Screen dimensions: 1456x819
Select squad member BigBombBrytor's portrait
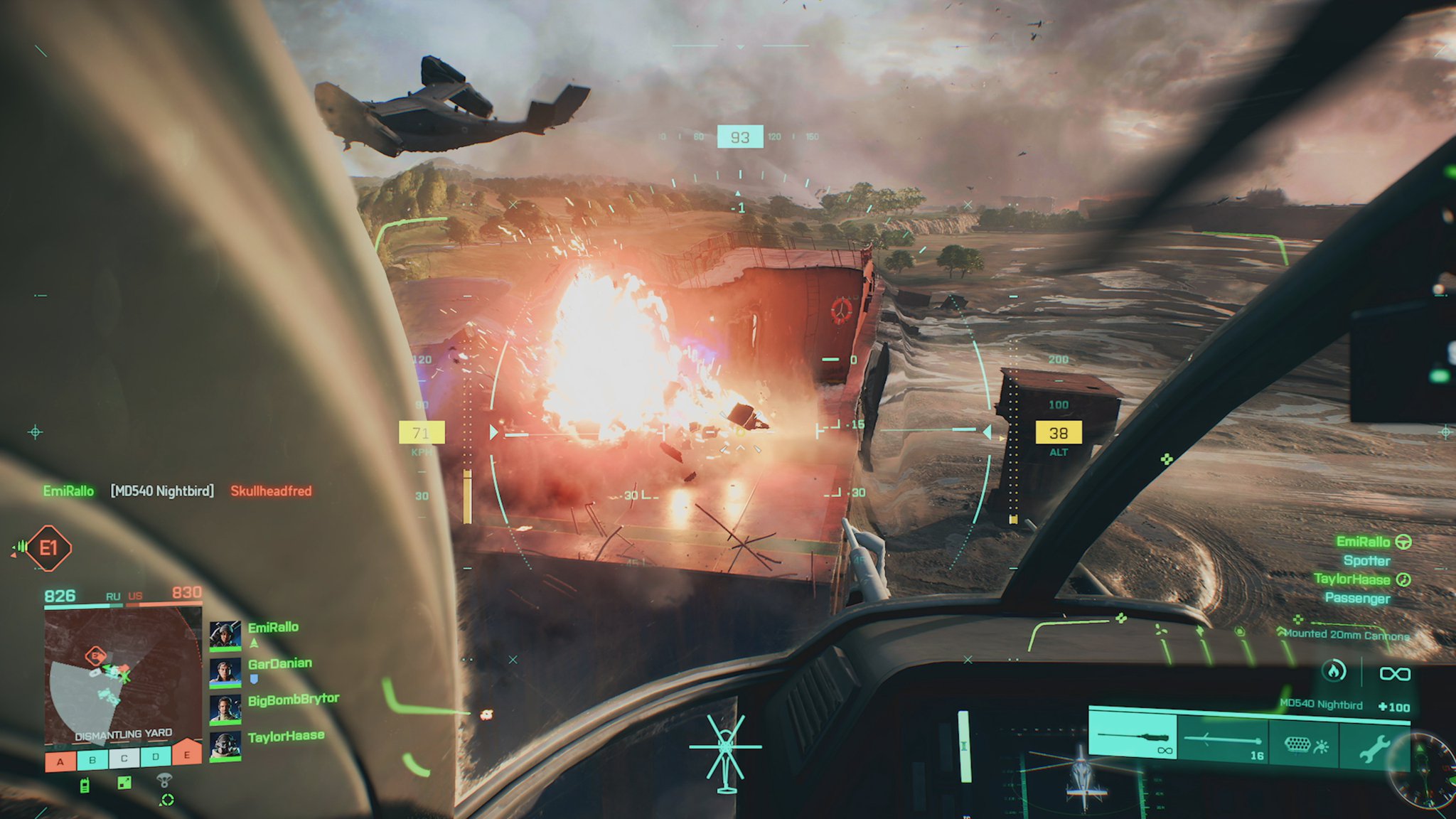pyautogui.click(x=225, y=709)
